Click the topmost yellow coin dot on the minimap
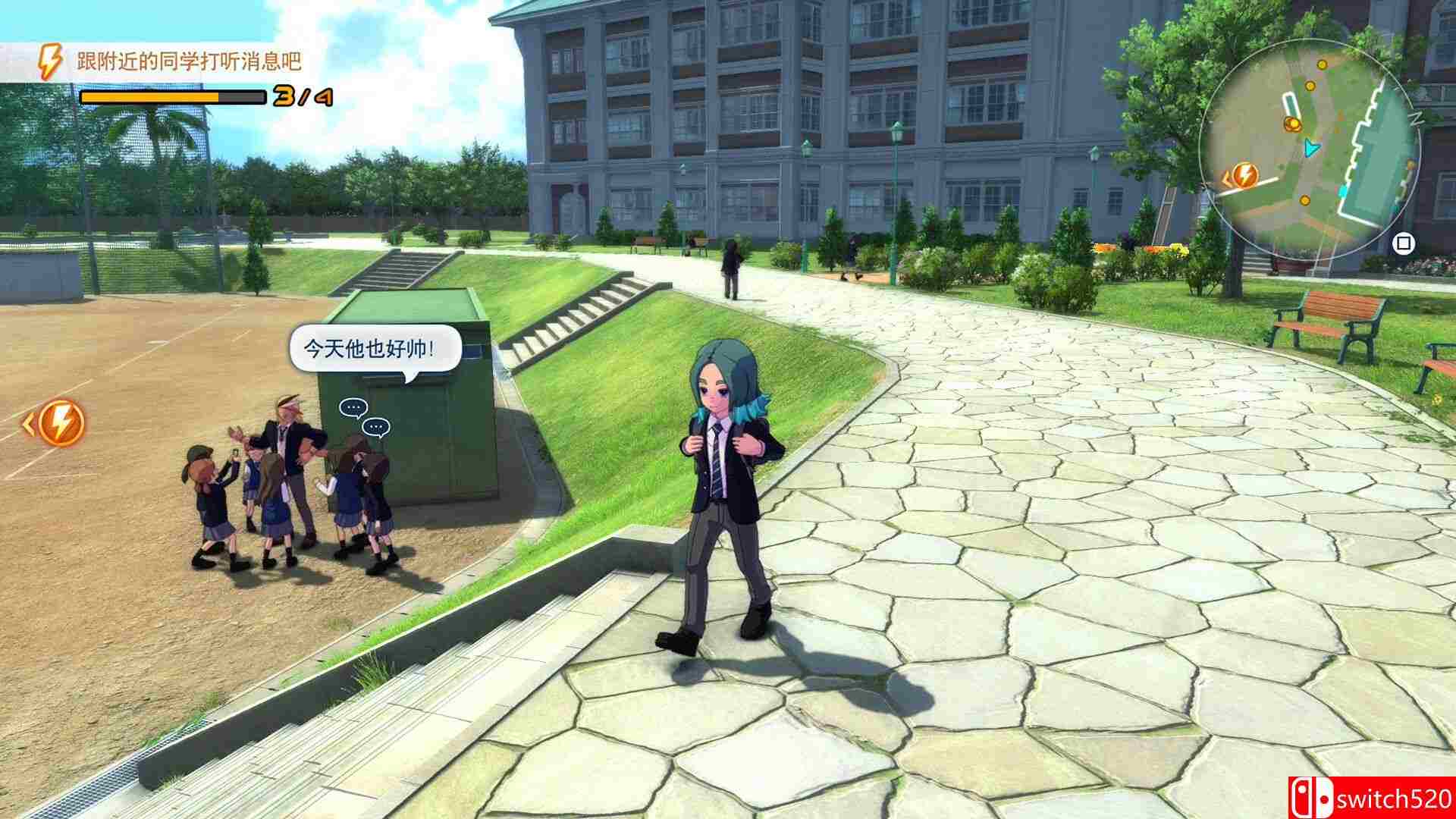 pos(1323,64)
